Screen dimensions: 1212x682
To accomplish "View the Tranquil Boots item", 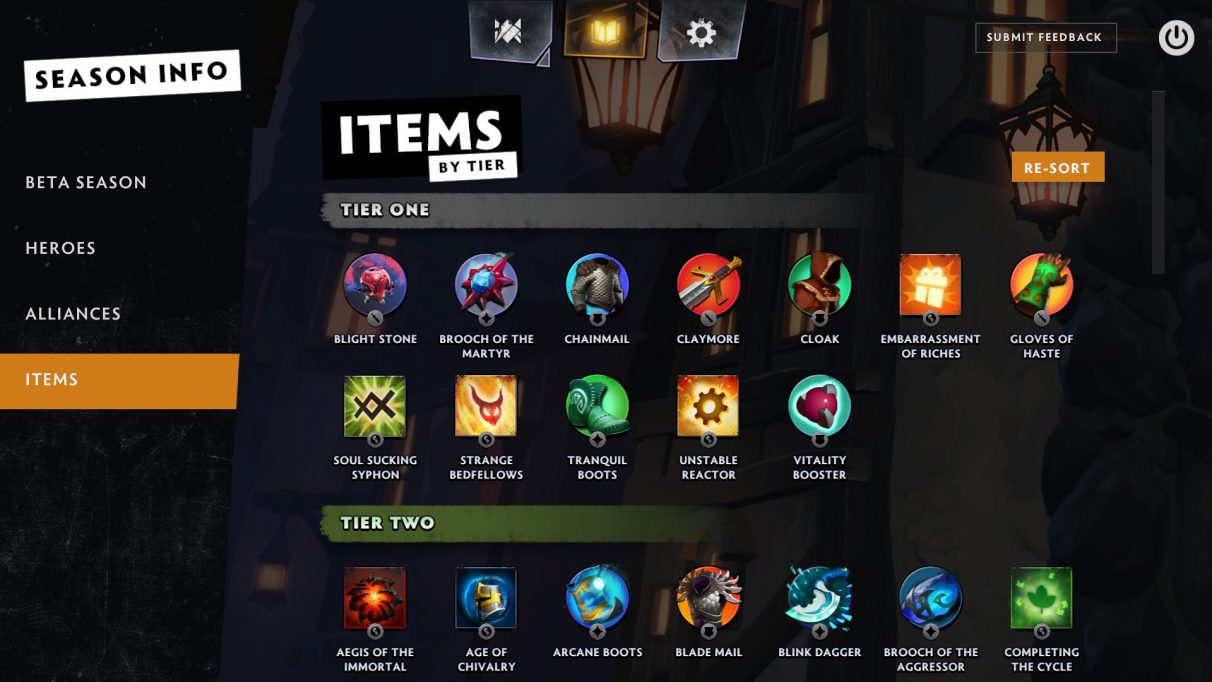I will click(x=597, y=406).
